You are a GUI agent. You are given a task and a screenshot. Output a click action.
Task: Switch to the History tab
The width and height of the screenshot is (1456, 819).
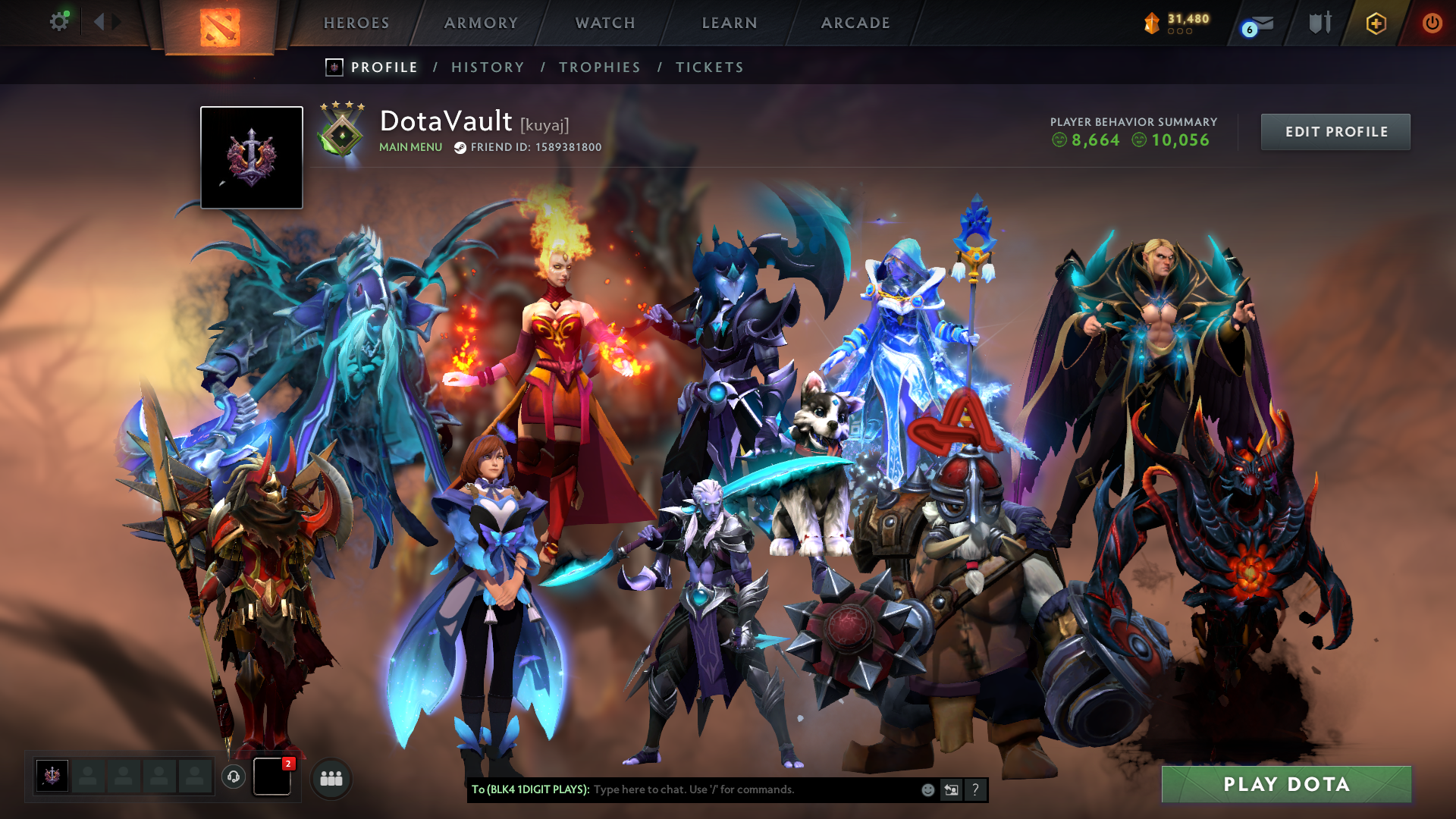coord(488,67)
